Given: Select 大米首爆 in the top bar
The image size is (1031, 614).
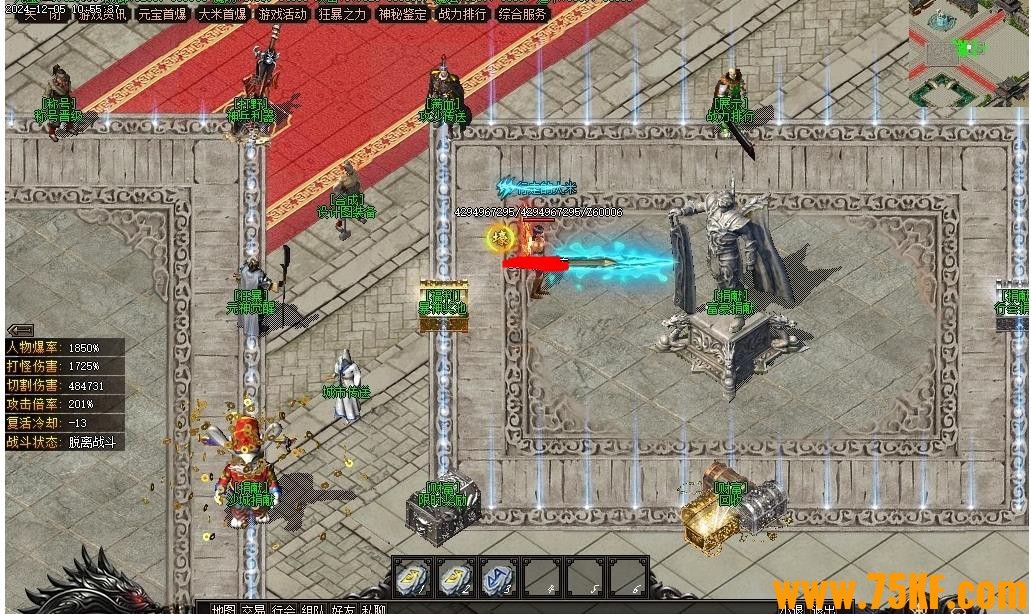Looking at the screenshot, I should point(222,14).
